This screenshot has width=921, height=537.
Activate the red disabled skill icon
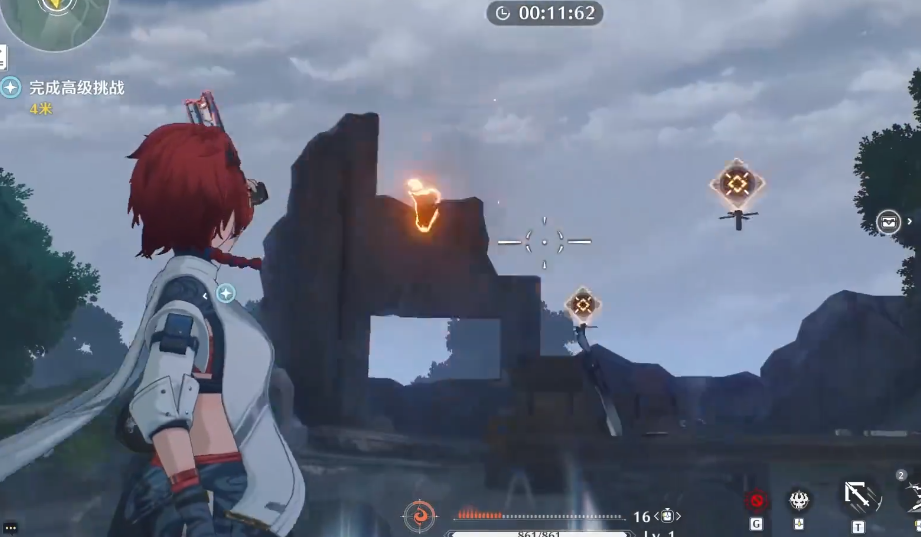[756, 500]
